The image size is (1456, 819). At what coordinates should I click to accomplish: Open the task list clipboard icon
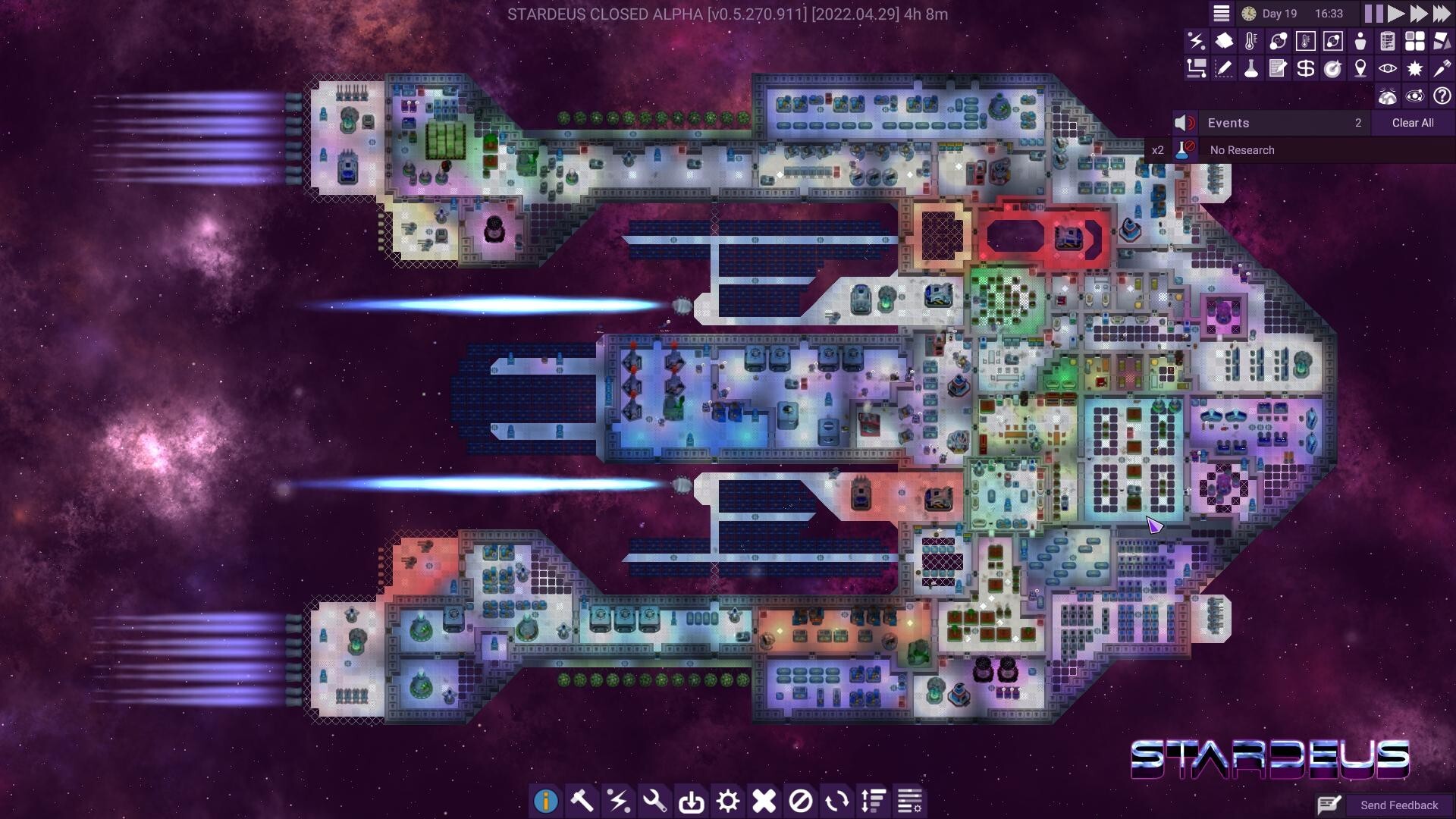pyautogui.click(x=1389, y=42)
